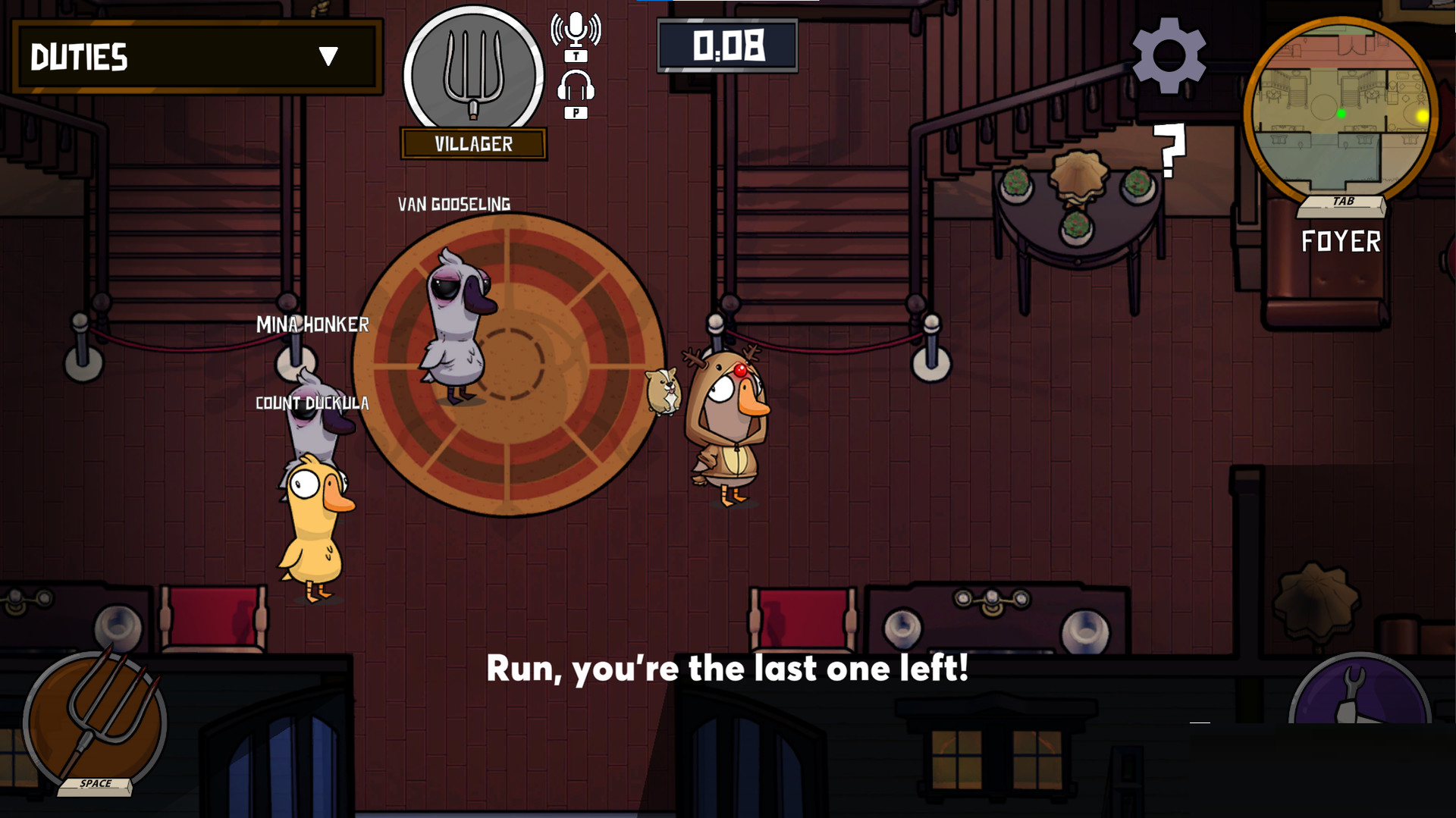Click the question mark help icon
The image size is (1456, 818).
pos(1170,150)
